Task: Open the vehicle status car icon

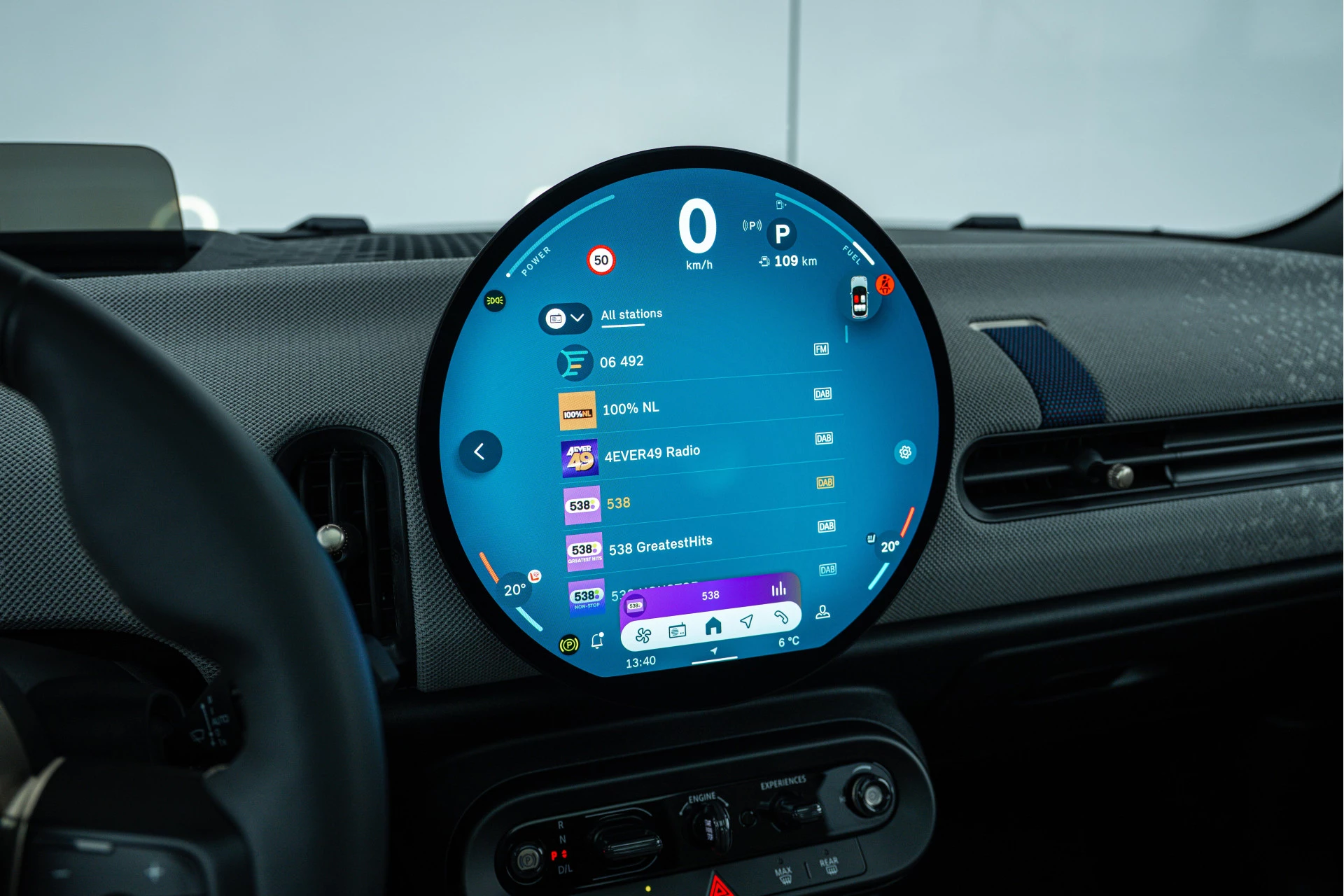Action: point(860,297)
